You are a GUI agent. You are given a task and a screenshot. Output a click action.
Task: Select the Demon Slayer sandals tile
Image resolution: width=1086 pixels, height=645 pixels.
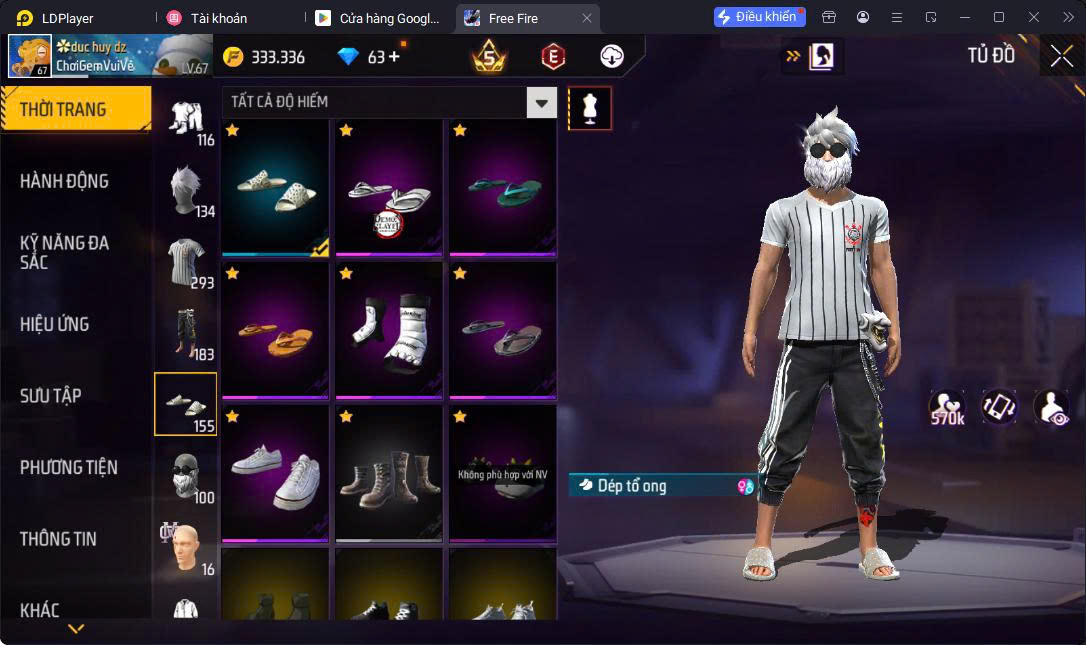point(389,186)
